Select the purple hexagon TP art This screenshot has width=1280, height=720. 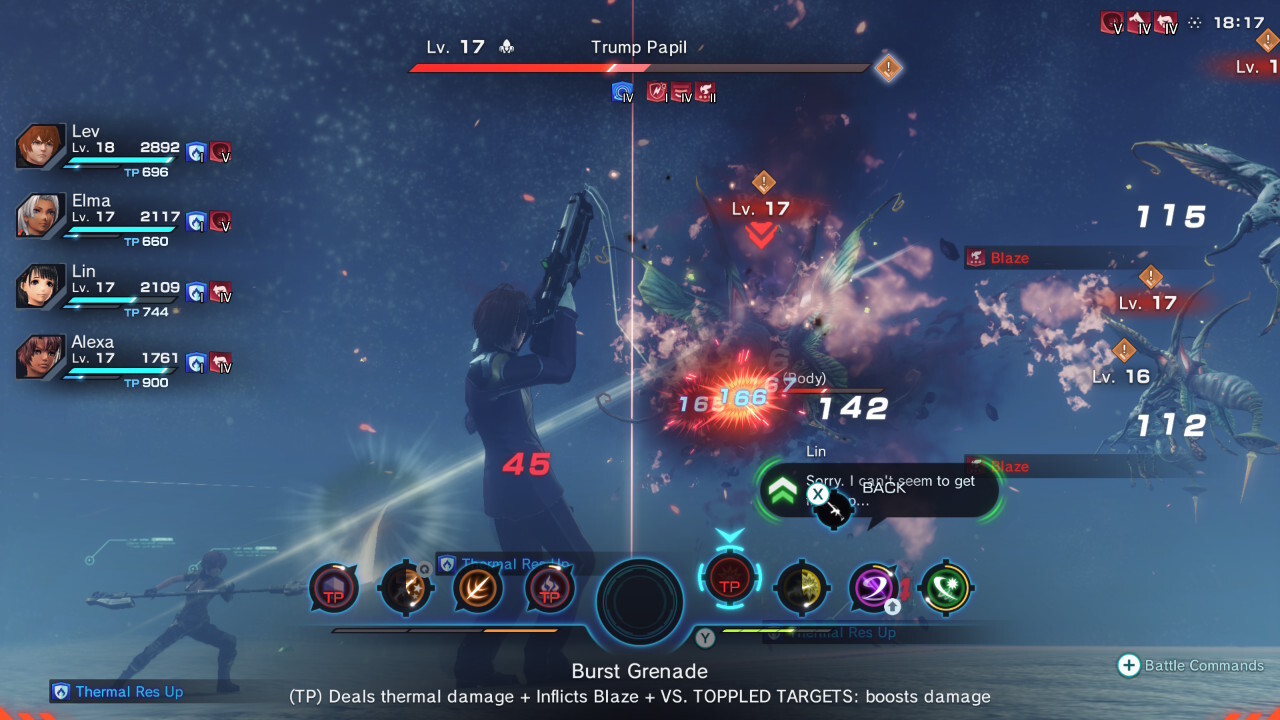click(x=333, y=588)
